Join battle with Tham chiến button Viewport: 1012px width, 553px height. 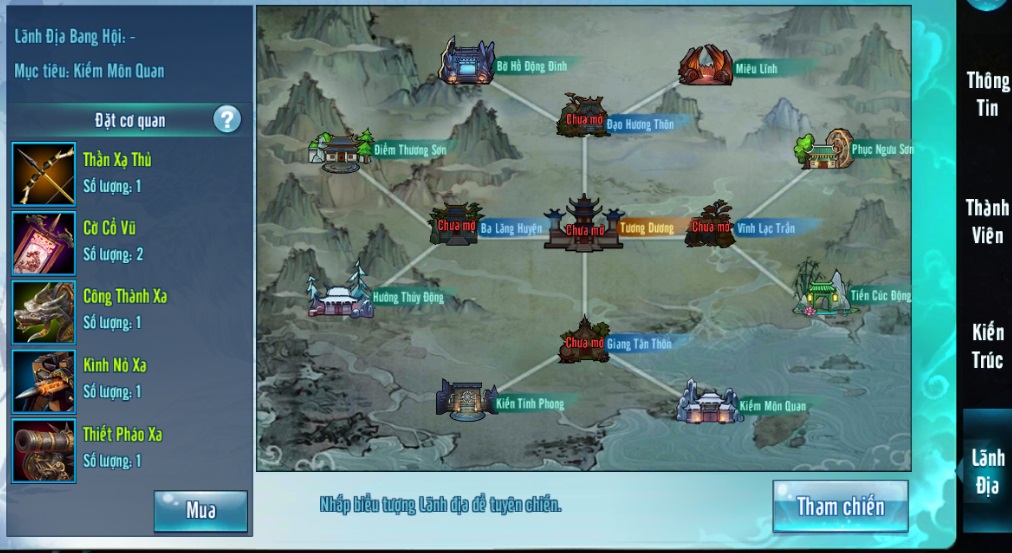(x=840, y=506)
